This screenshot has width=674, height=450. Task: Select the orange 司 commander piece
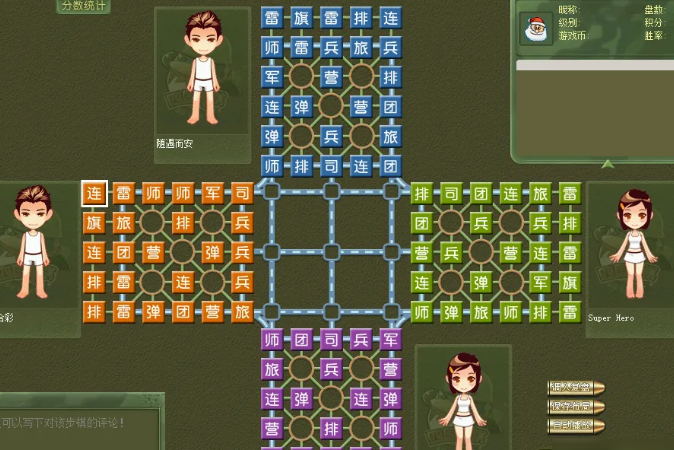pyautogui.click(x=242, y=193)
